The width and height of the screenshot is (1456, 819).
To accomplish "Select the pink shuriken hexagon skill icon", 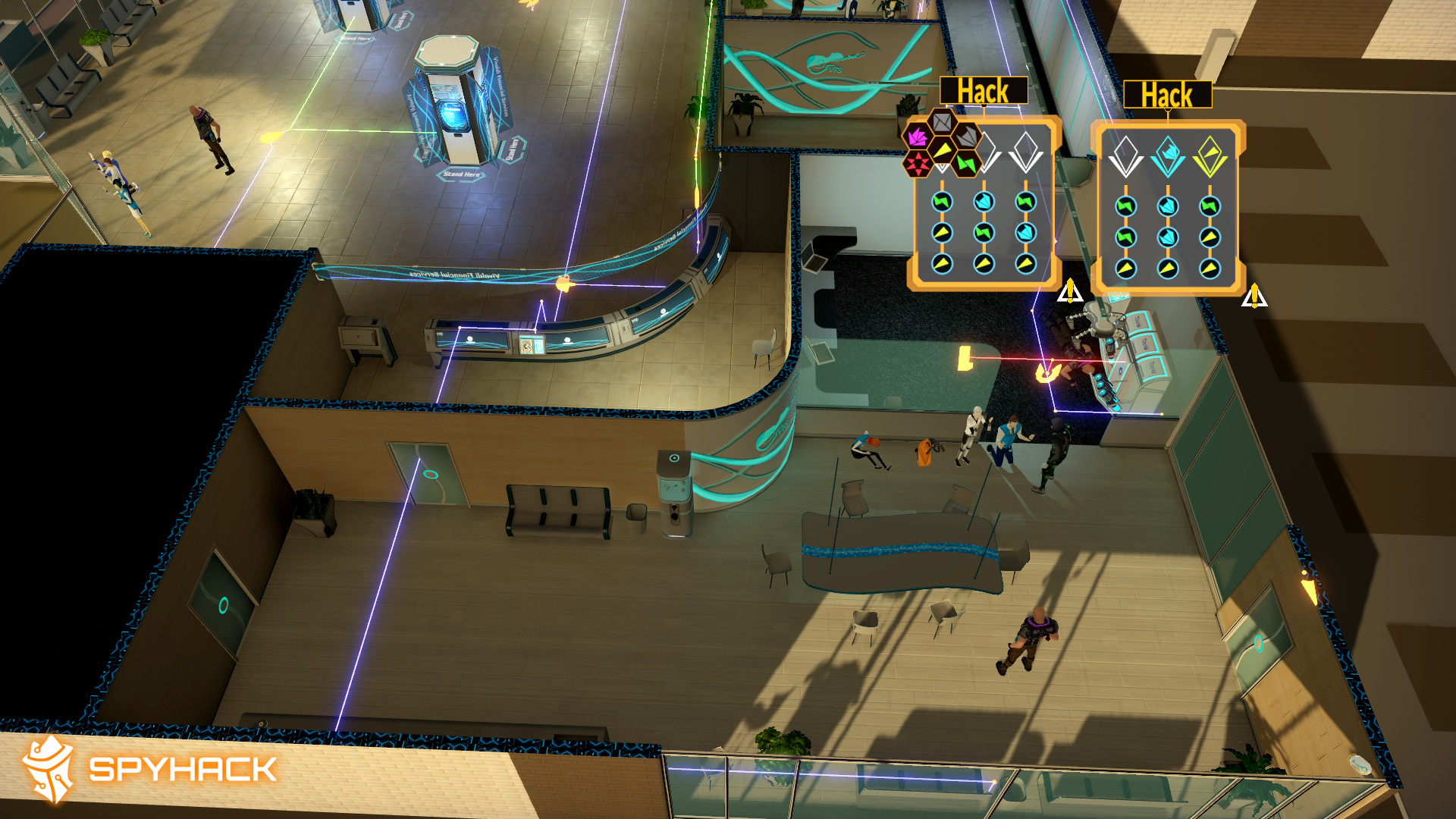I will click(x=917, y=136).
